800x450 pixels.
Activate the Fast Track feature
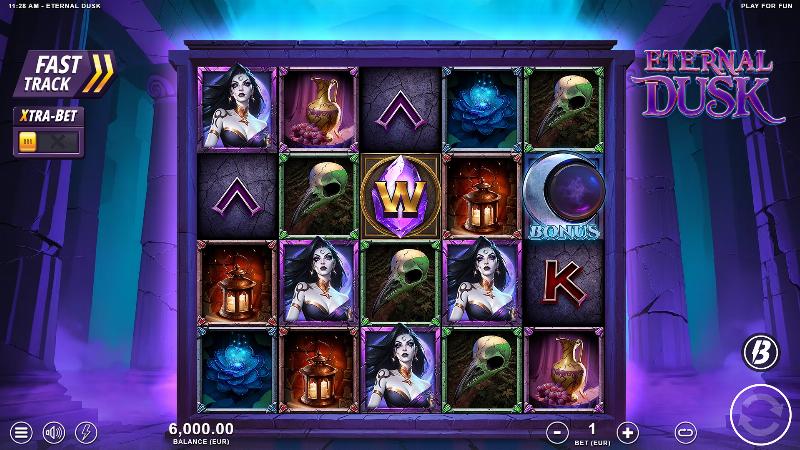(63, 74)
